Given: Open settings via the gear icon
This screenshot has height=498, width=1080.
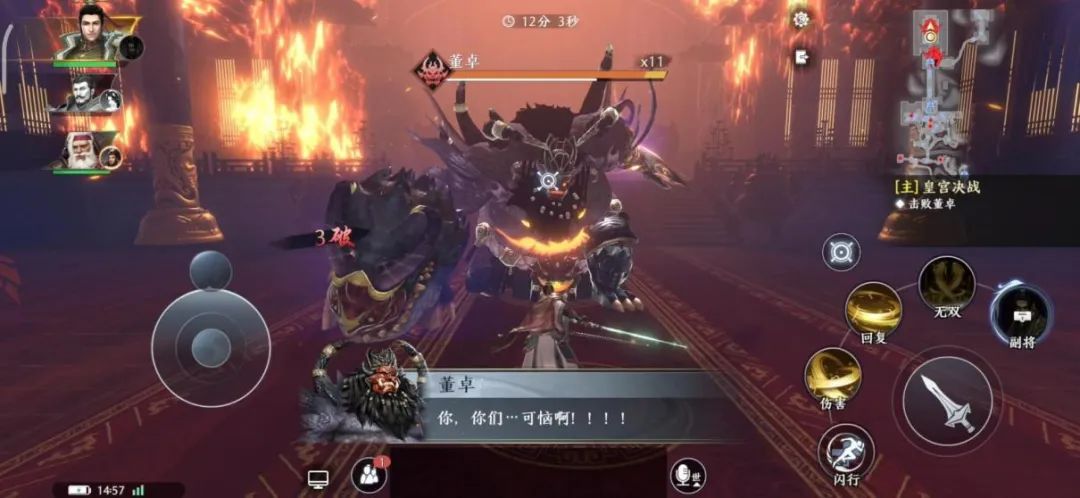Looking at the screenshot, I should [801, 20].
